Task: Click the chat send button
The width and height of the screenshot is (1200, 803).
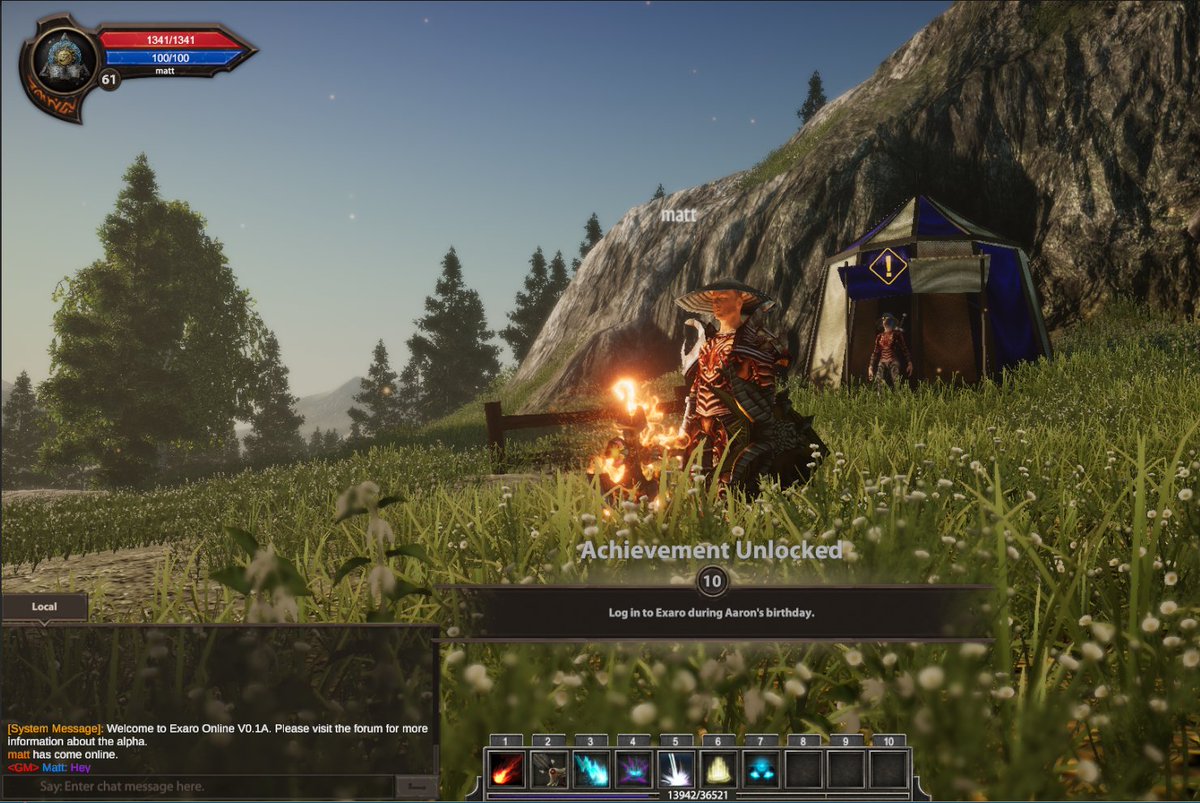Action: tap(415, 787)
